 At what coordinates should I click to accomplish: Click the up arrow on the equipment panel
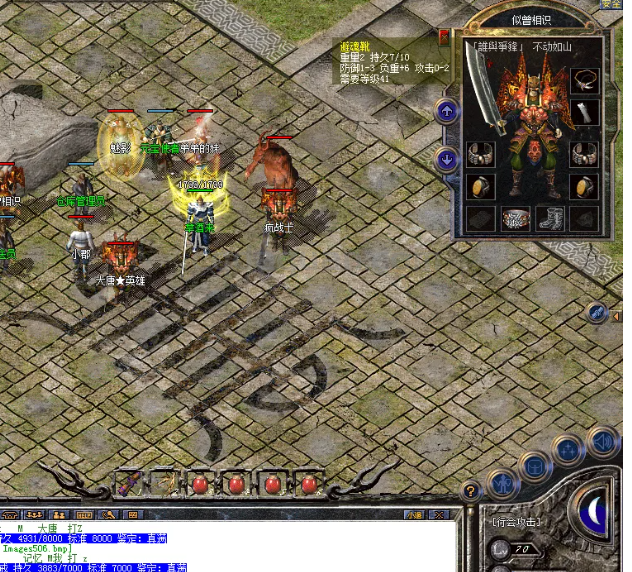pyautogui.click(x=446, y=111)
